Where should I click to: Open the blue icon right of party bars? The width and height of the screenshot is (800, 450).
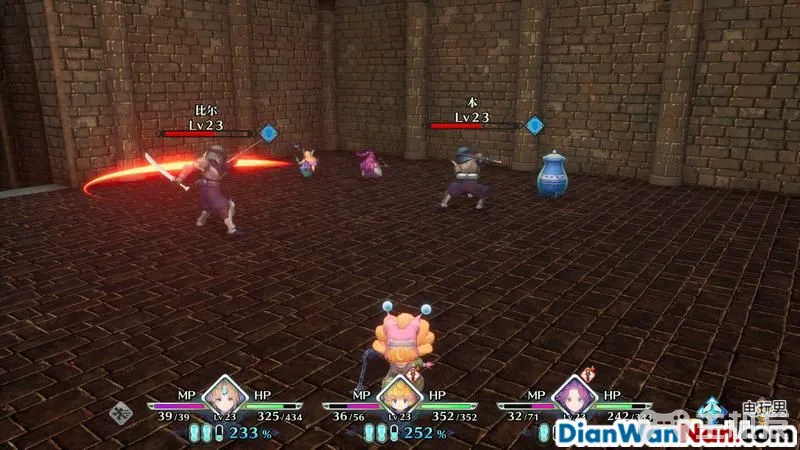pyautogui.click(x=712, y=408)
